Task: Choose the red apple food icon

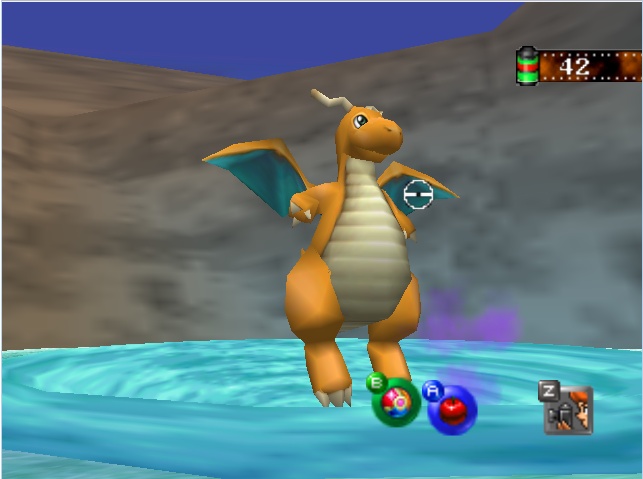Action: (x=453, y=409)
